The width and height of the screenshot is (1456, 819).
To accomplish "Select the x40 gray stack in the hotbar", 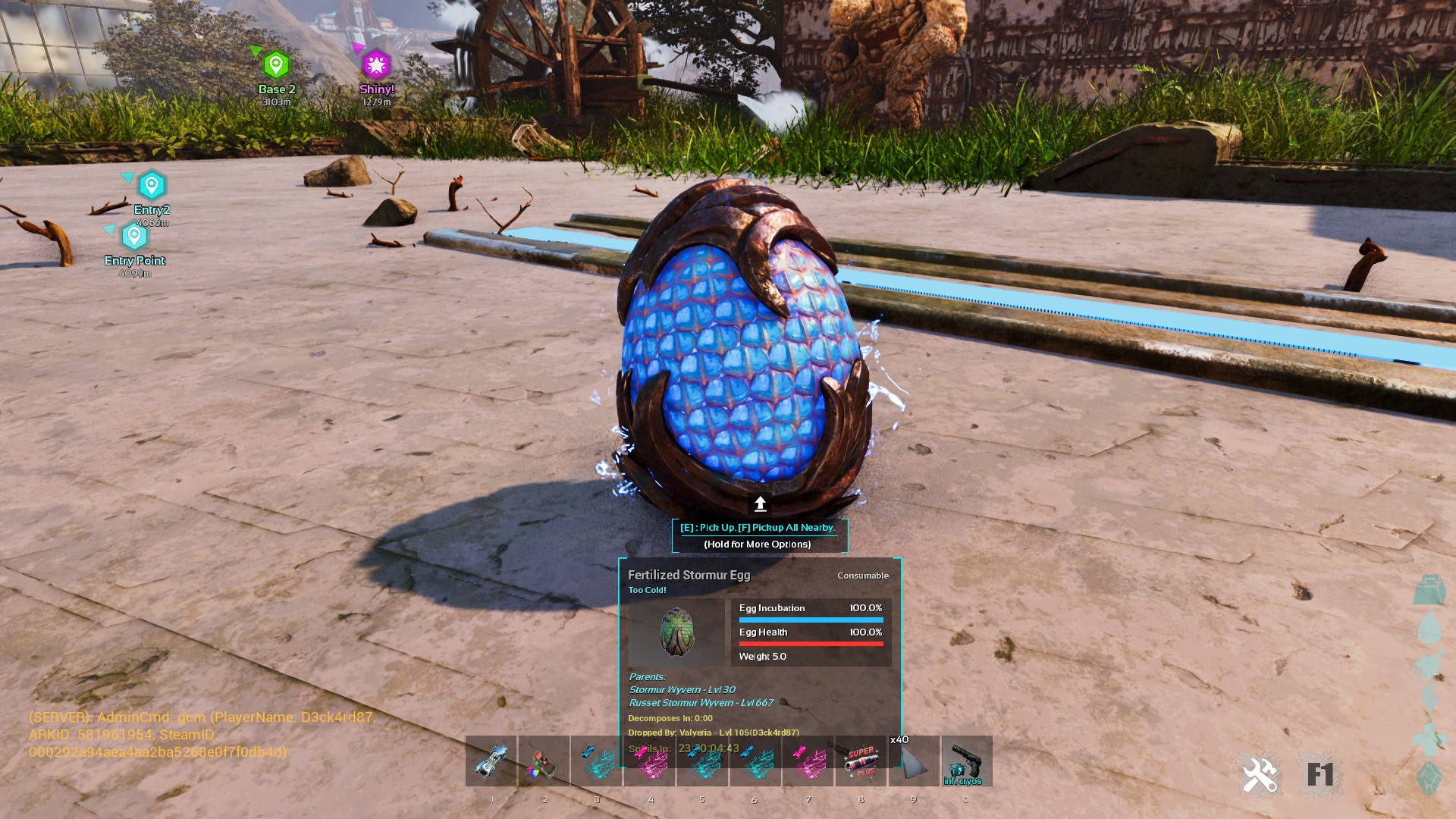I will 914,761.
